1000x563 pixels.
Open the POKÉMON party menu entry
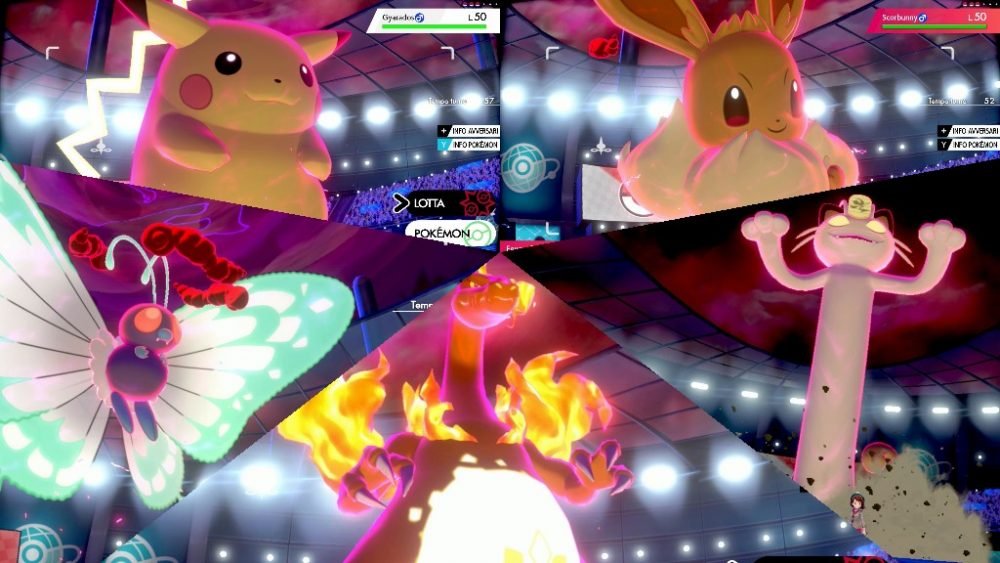(x=450, y=232)
